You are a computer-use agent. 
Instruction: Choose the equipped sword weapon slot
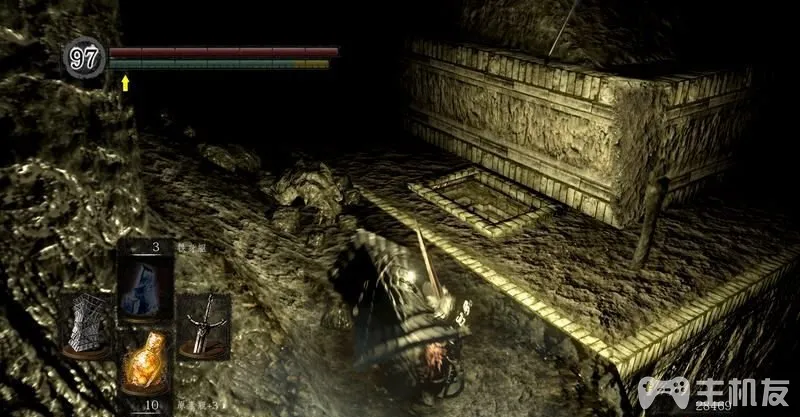click(x=203, y=325)
